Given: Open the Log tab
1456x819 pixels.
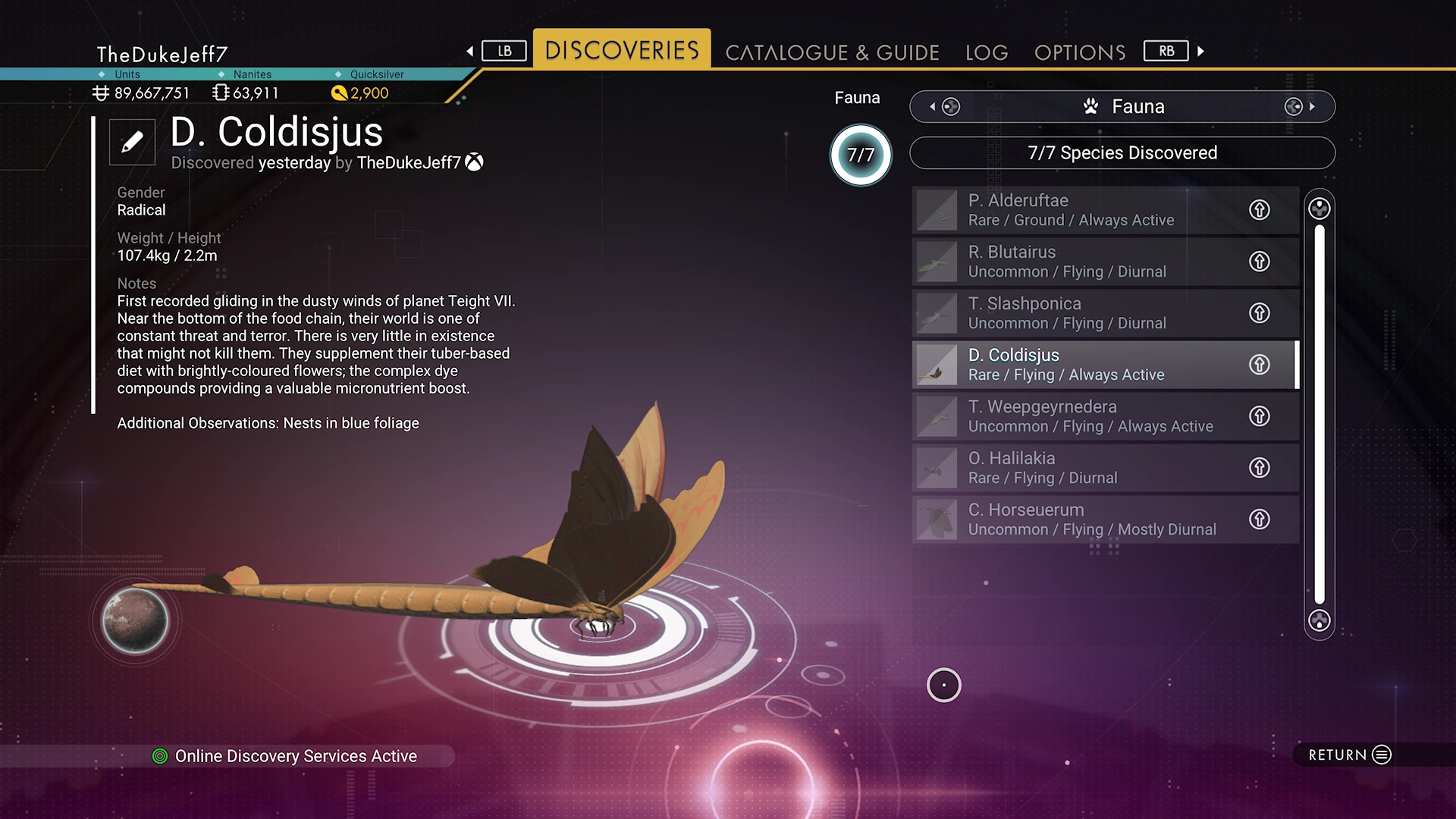Looking at the screenshot, I should [986, 52].
